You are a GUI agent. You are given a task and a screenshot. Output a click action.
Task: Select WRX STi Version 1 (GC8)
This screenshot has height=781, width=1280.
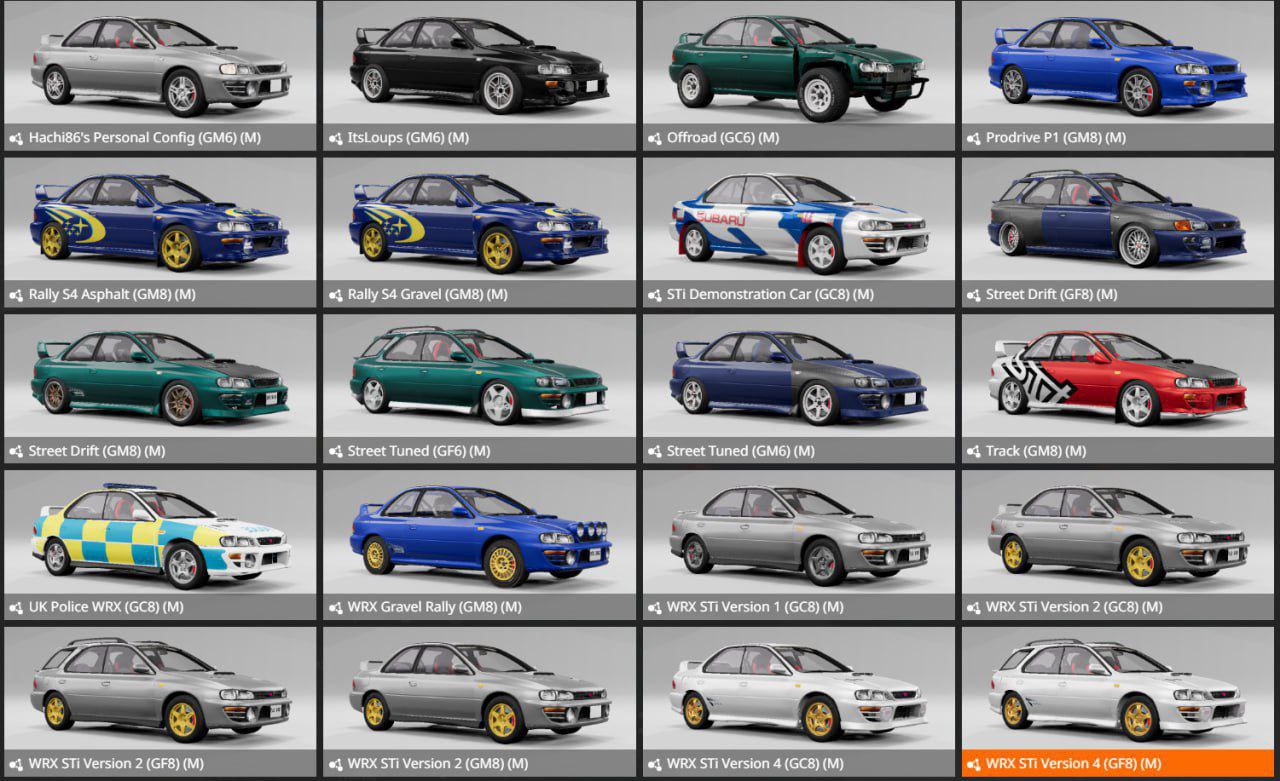point(798,544)
